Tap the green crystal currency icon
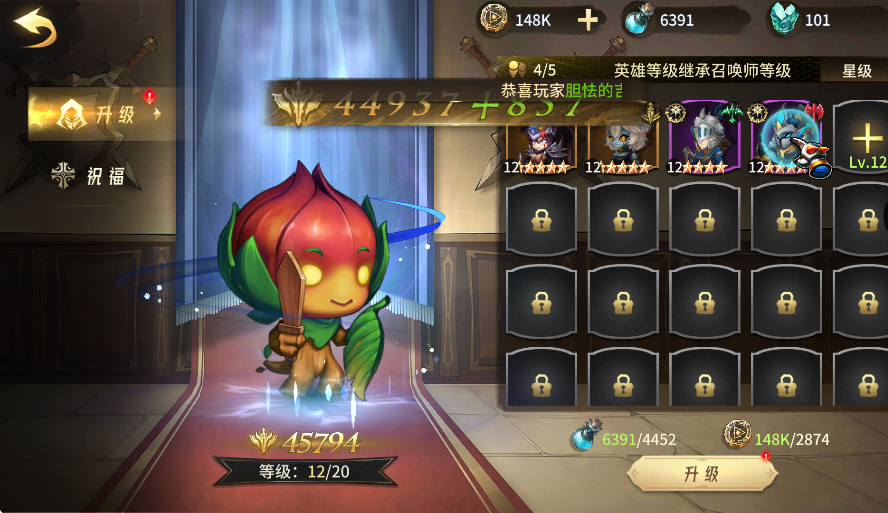Viewport: 888px width, 513px height. coord(784,20)
